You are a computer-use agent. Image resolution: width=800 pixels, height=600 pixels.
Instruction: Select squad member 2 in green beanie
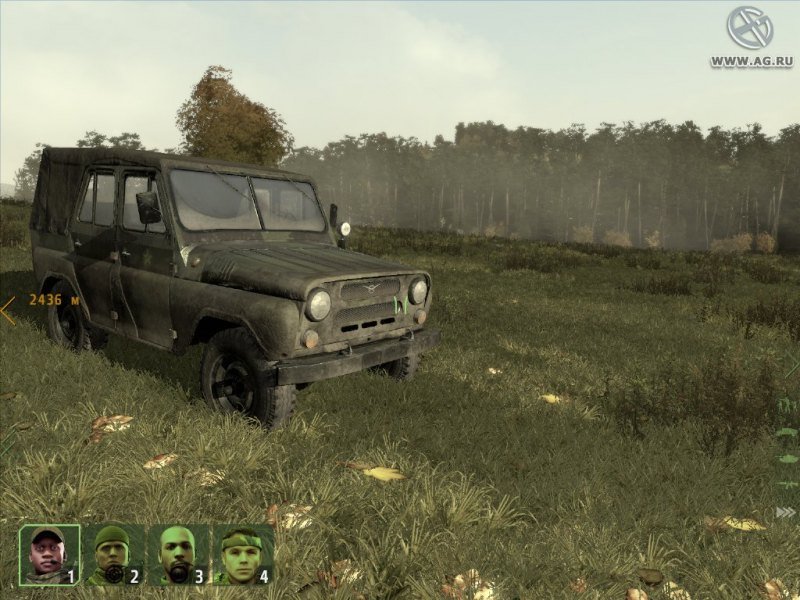click(113, 554)
